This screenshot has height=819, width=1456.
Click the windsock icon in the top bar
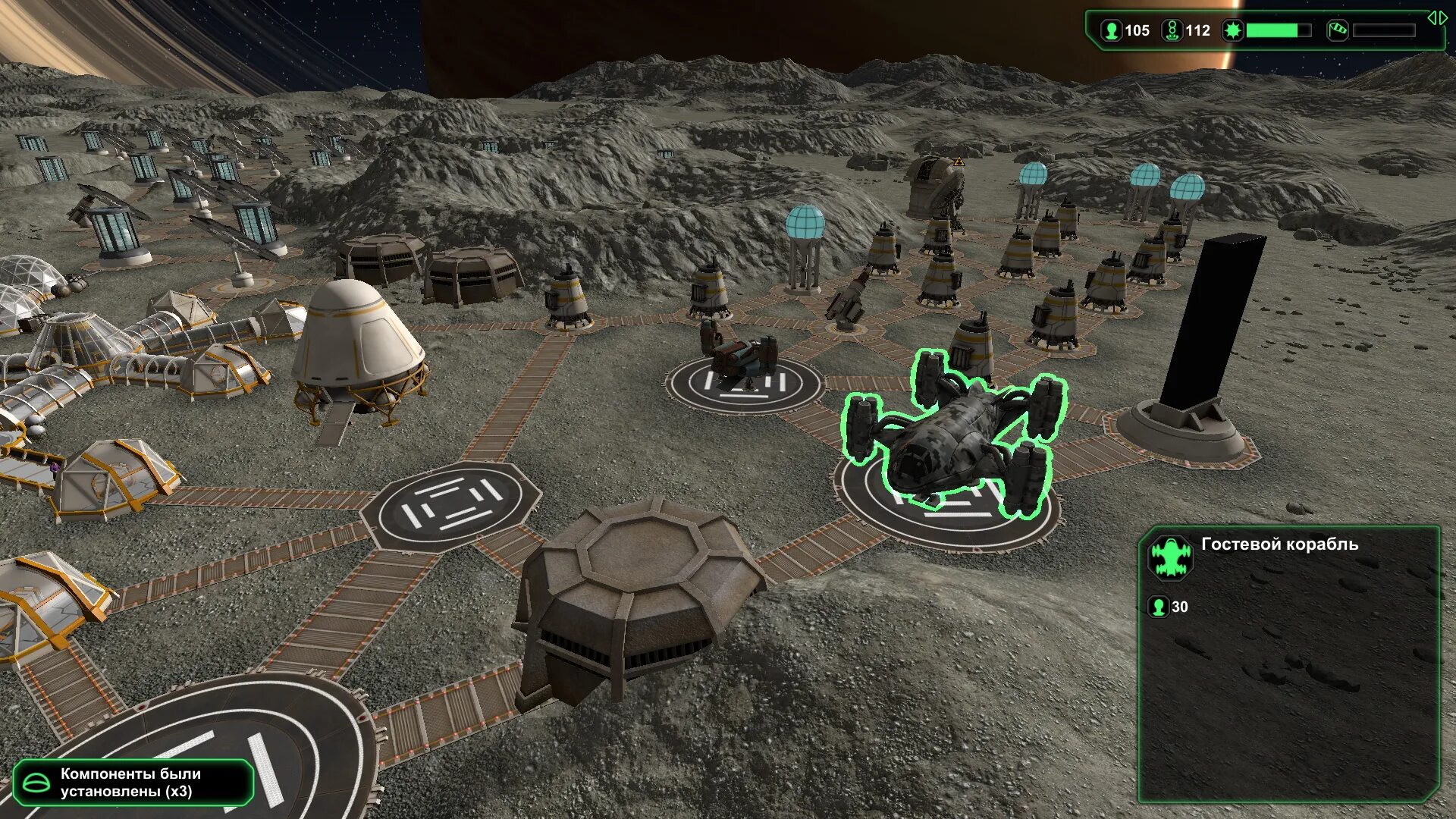[1337, 30]
